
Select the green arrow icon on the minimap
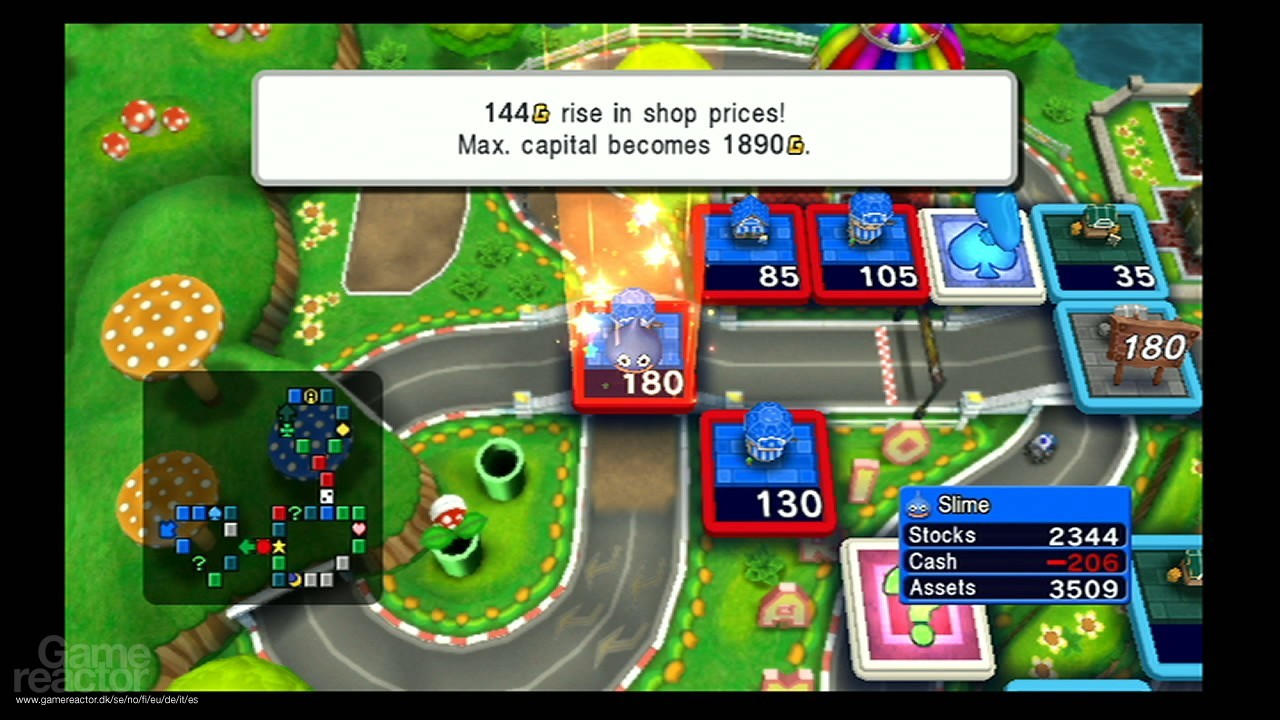[247, 546]
